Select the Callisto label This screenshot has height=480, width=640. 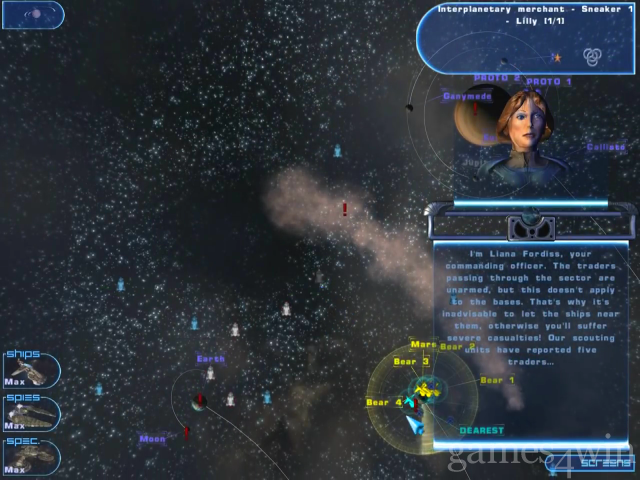coord(606,147)
